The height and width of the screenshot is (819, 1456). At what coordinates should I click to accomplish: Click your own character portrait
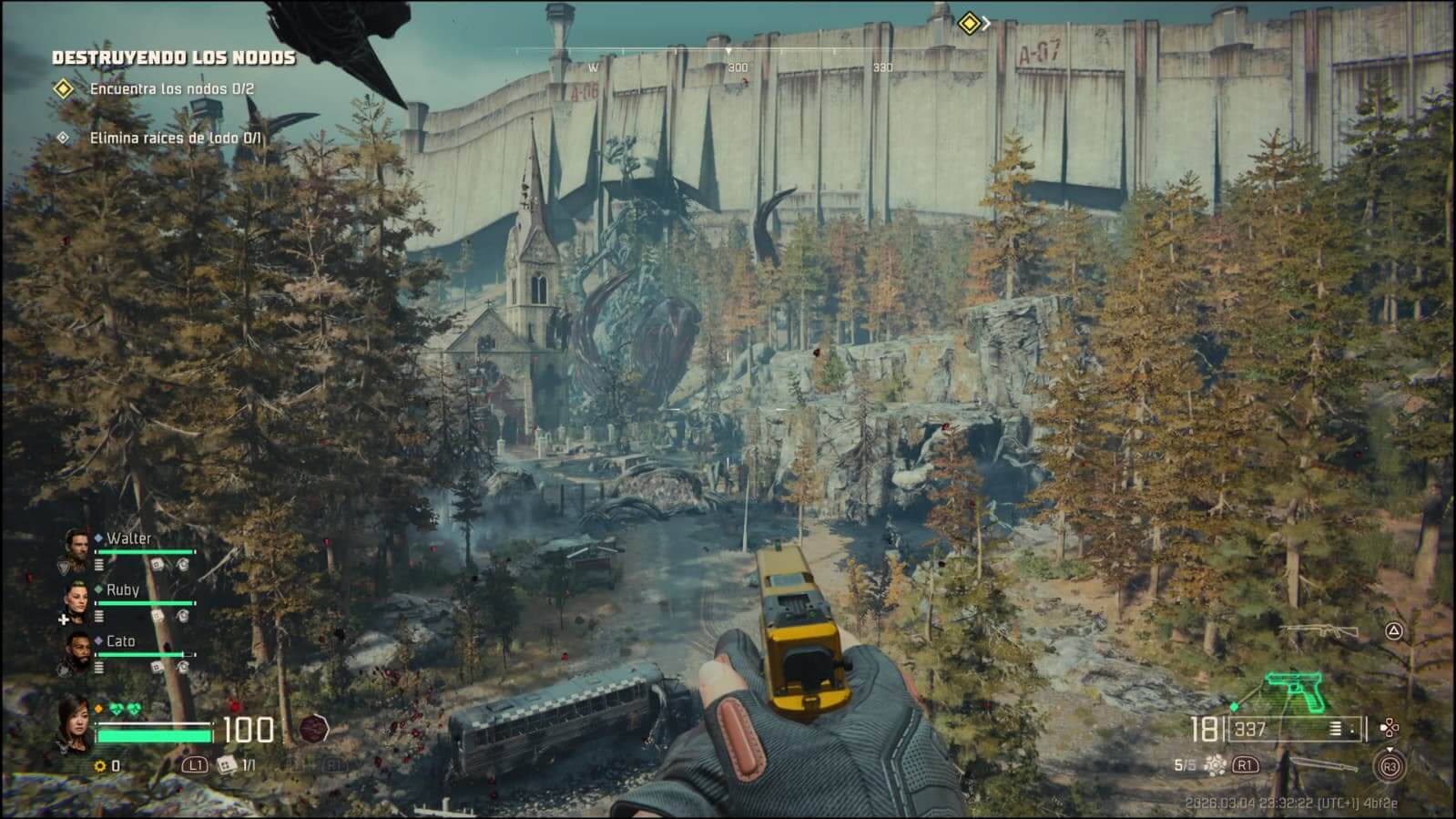click(75, 724)
